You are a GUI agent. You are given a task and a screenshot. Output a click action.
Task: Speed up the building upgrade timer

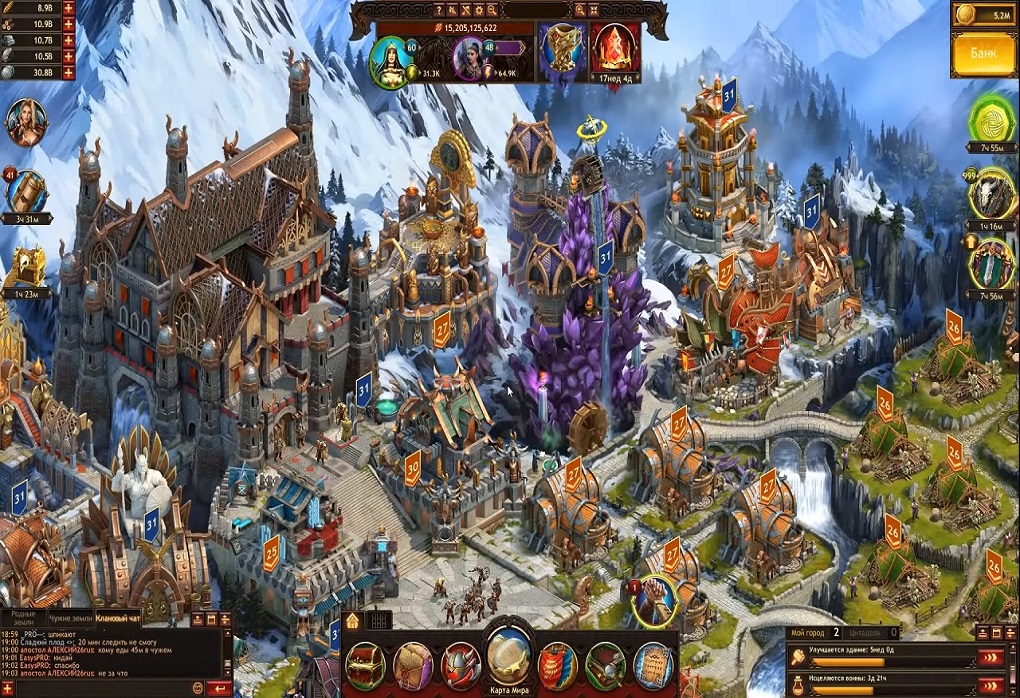(990, 657)
